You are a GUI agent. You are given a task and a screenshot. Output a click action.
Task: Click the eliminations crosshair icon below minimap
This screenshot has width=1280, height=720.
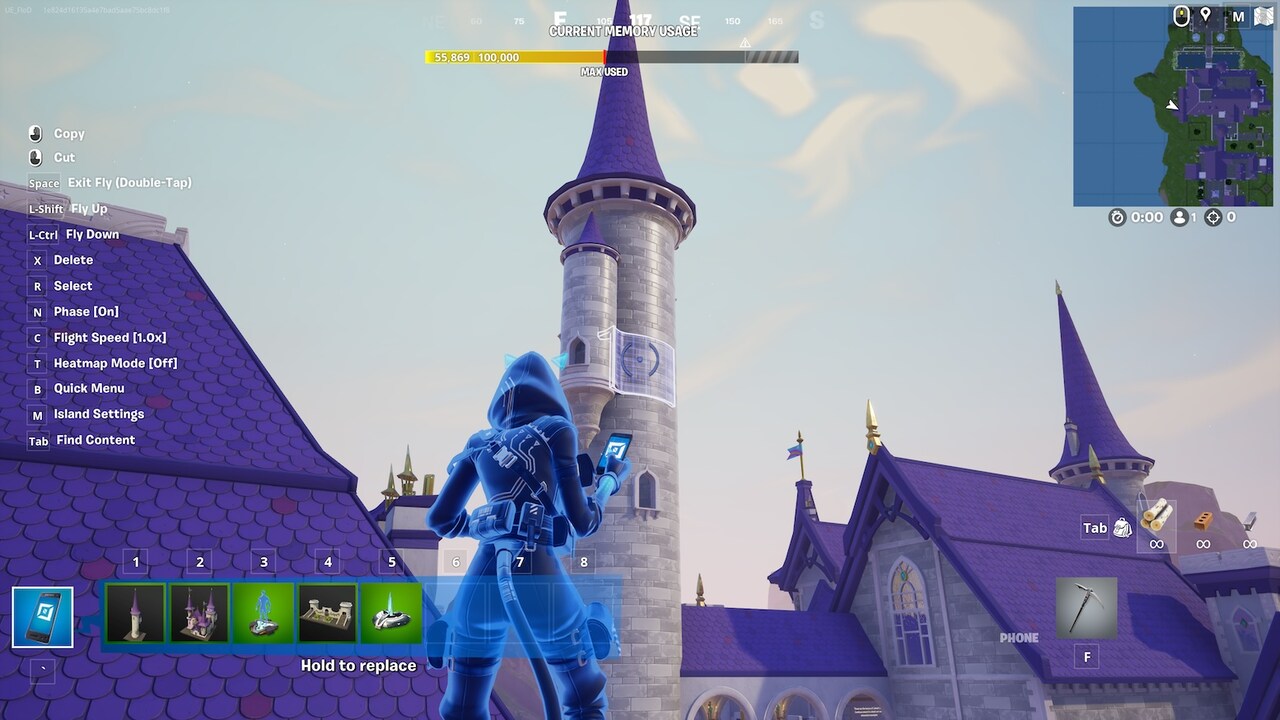(x=1211, y=216)
